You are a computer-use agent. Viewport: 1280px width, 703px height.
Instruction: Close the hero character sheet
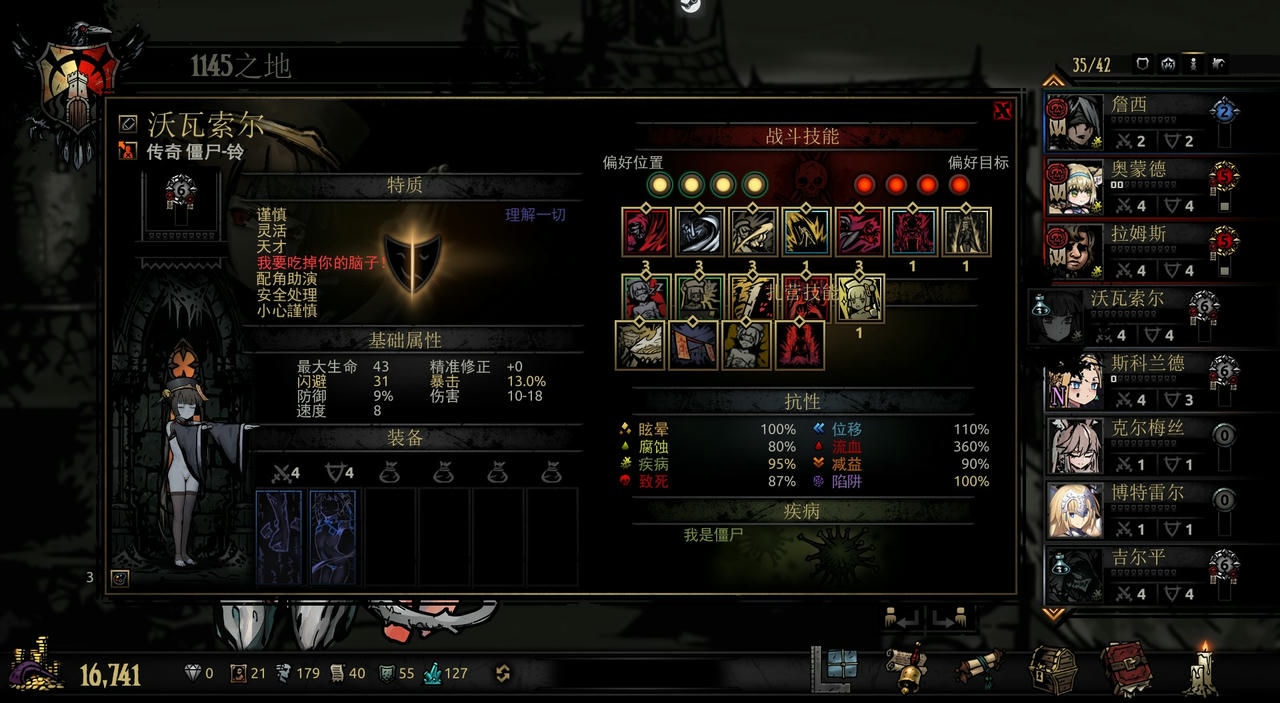[x=1002, y=111]
